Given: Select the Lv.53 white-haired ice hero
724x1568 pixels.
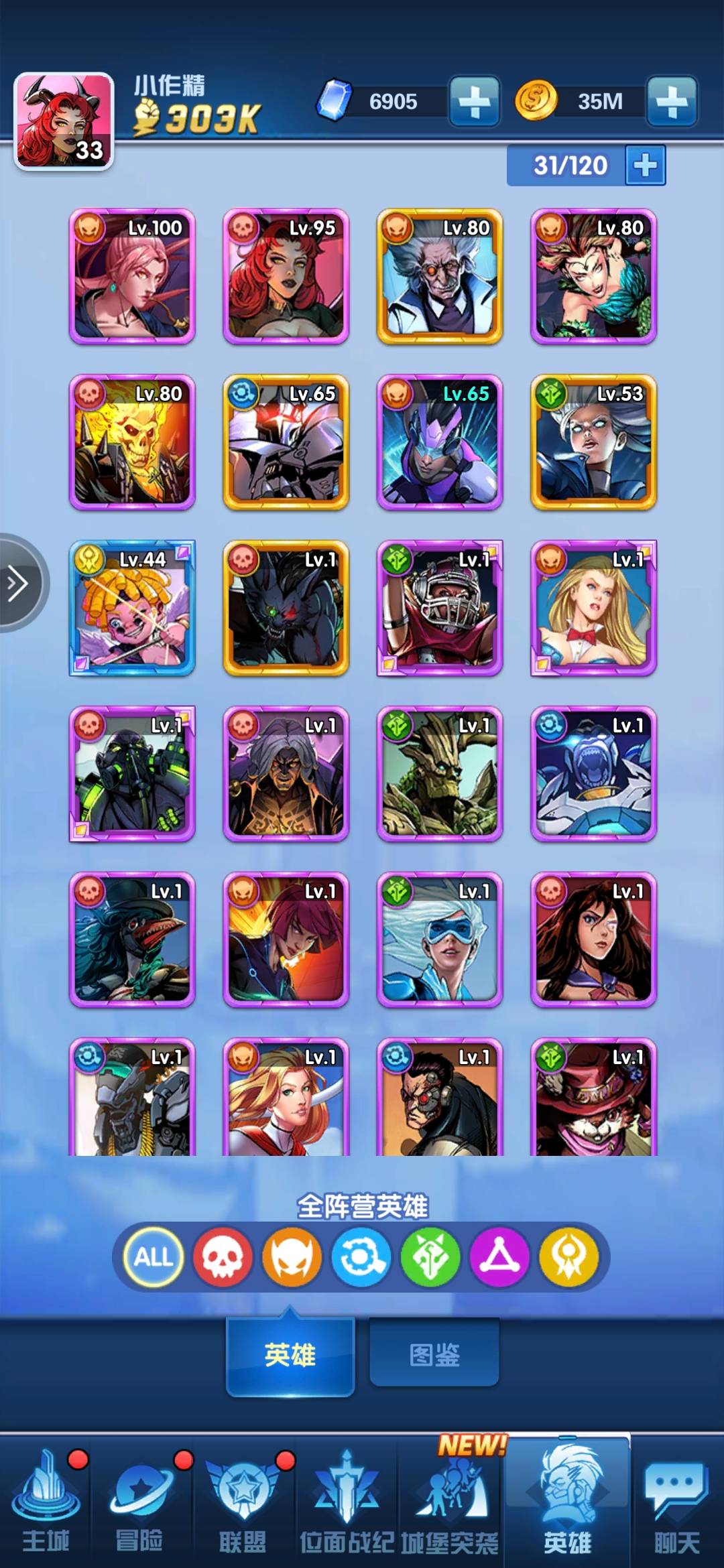Looking at the screenshot, I should point(593,442).
